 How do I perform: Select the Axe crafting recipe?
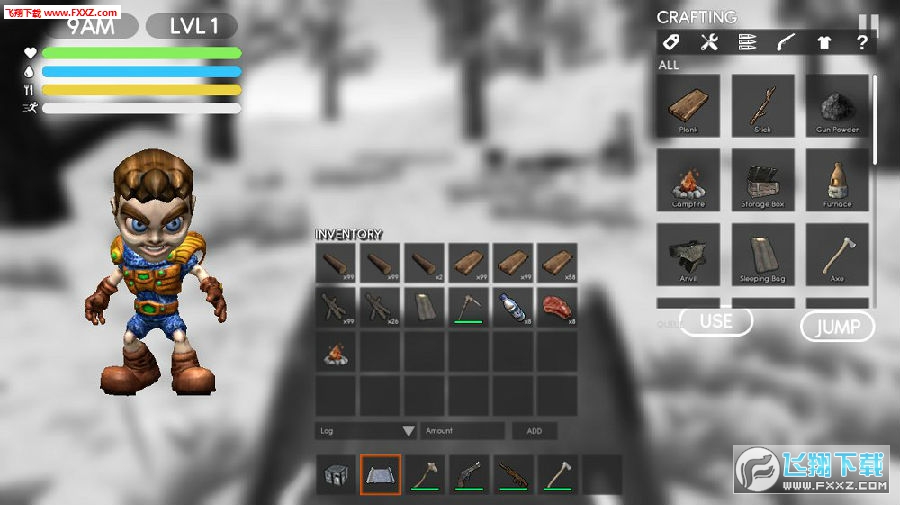pyautogui.click(x=837, y=254)
